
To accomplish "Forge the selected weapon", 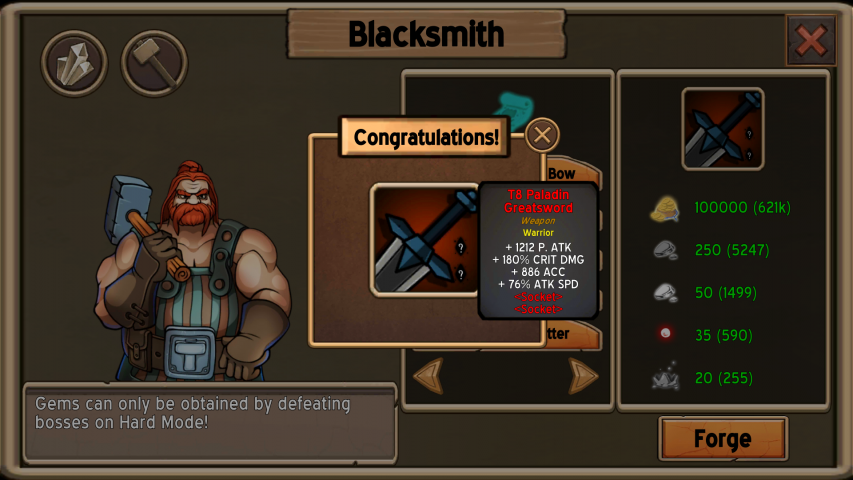I will [x=722, y=439].
